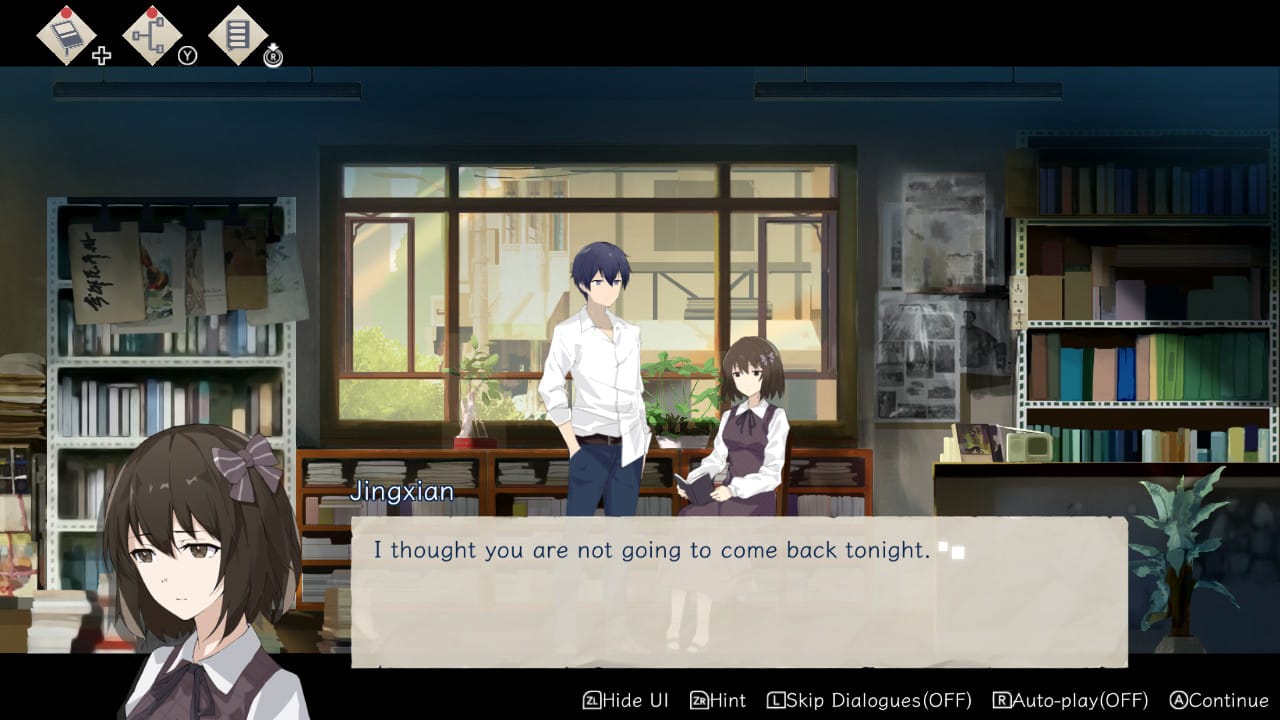Click the dialogue box to advance the text

pyautogui.click(x=739, y=591)
